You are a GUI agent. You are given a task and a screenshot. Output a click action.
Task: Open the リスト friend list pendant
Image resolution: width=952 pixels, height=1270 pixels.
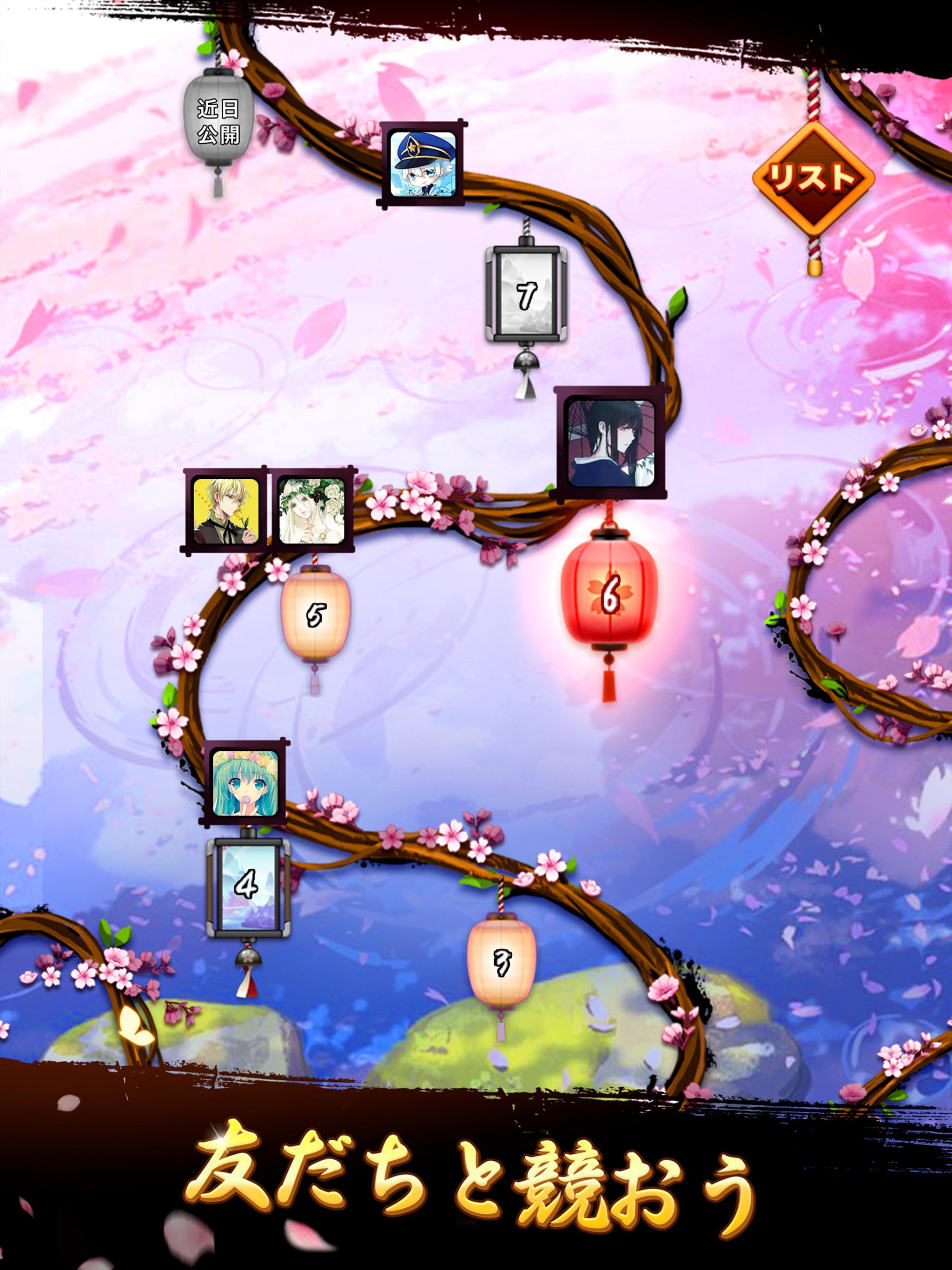(x=815, y=178)
